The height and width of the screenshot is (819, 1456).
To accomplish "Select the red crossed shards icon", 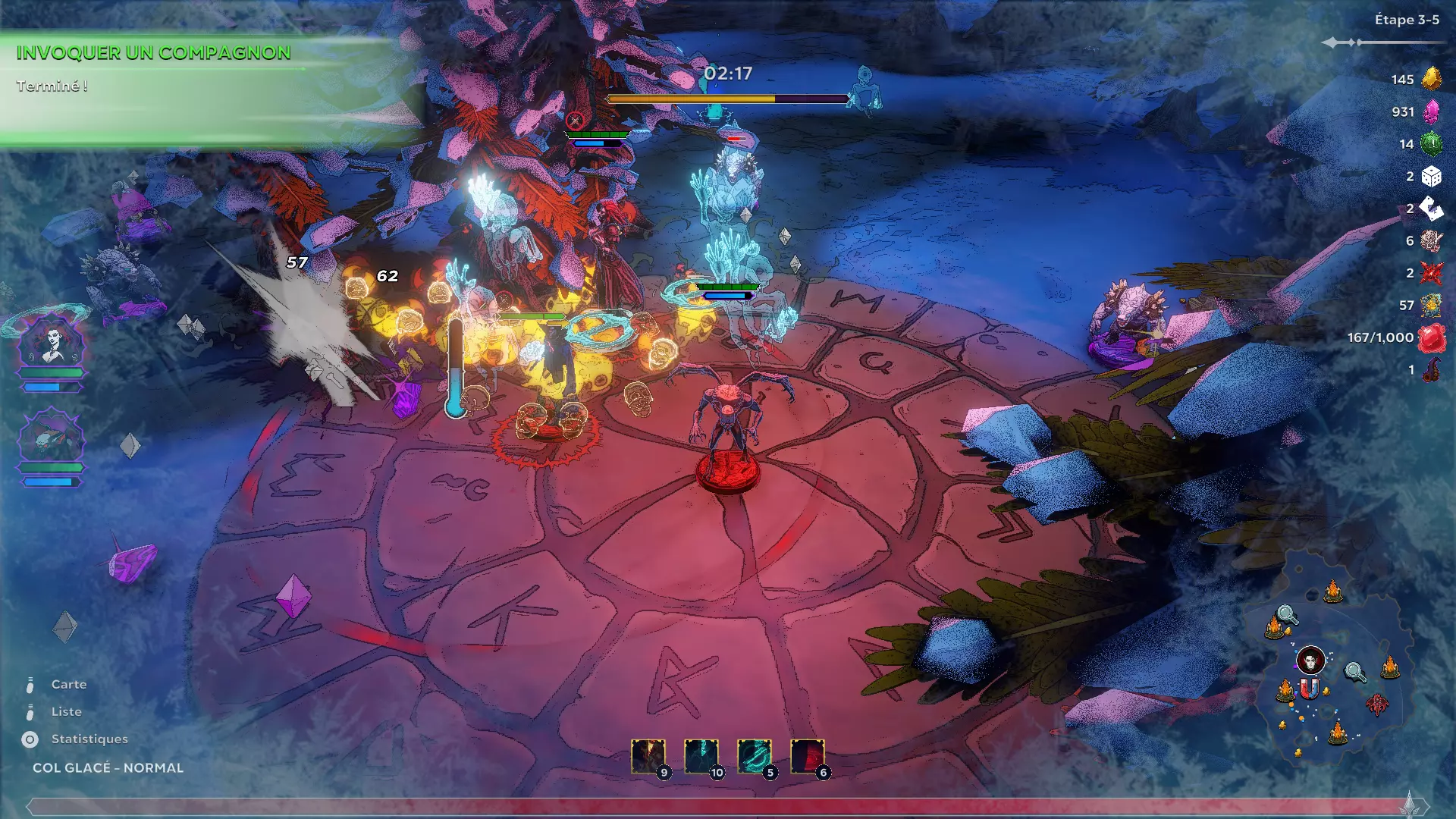I will pyautogui.click(x=1431, y=273).
